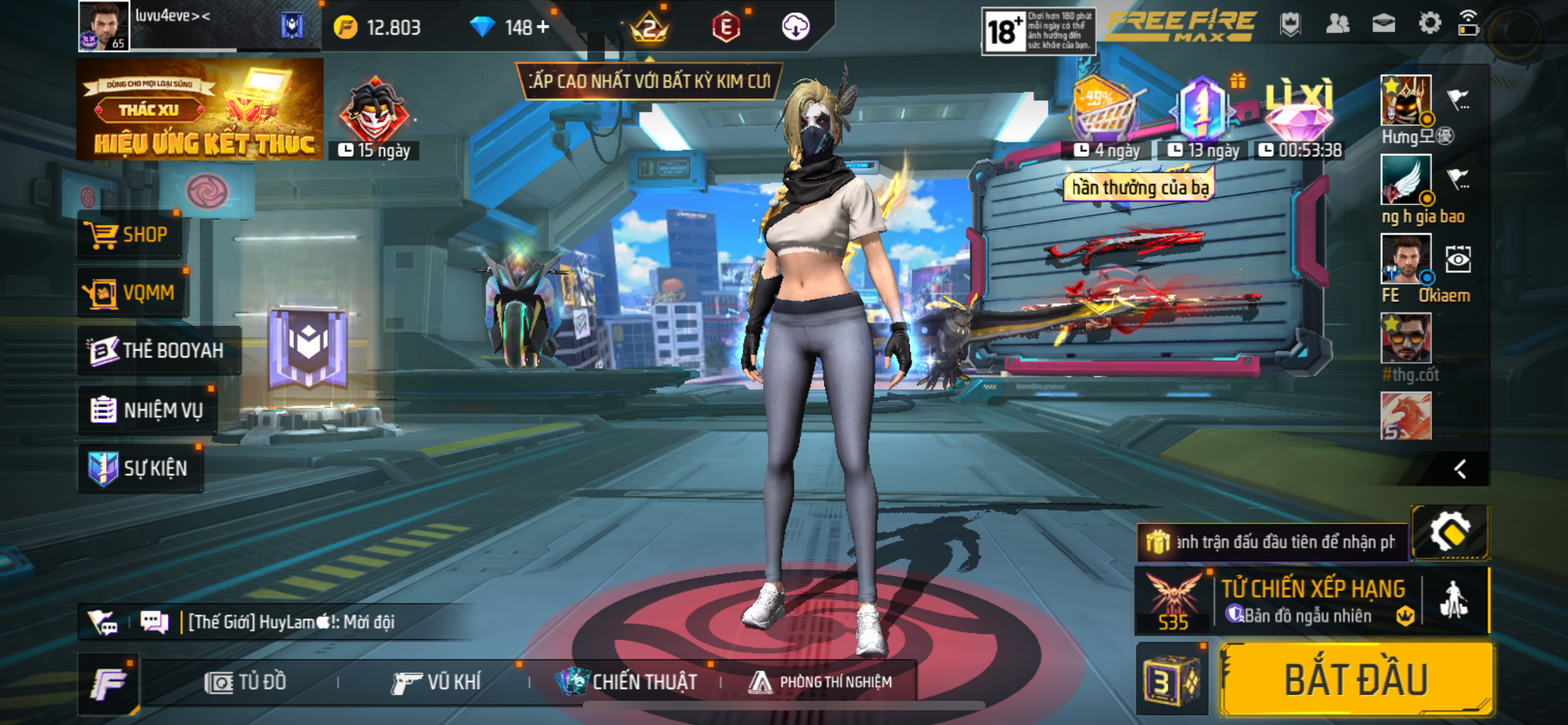Screen dimensions: 1568x725
Task: Open player profile luvu4eve avatar
Action: [x=103, y=25]
